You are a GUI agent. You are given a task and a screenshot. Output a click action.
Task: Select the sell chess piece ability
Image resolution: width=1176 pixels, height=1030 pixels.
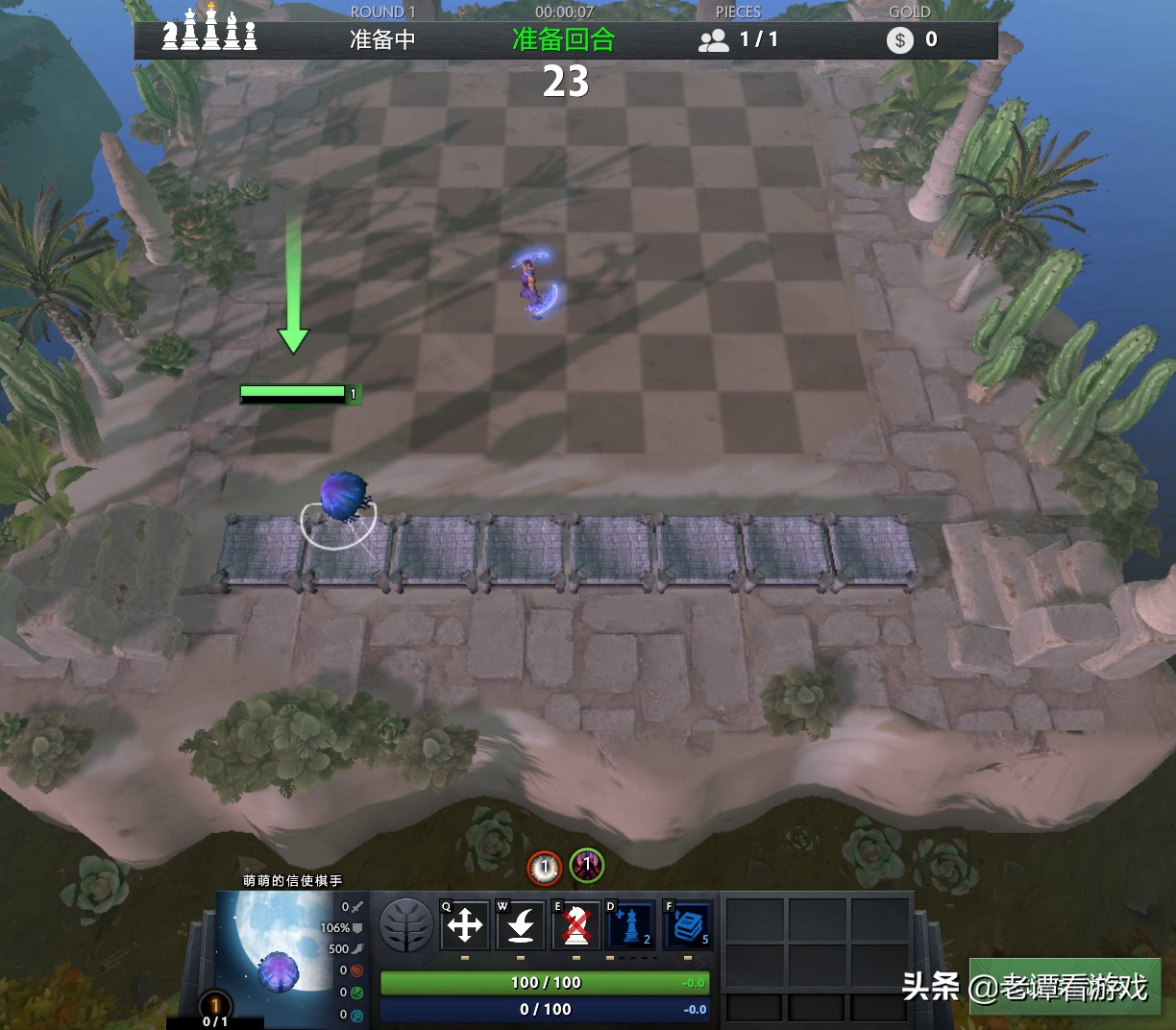click(576, 926)
